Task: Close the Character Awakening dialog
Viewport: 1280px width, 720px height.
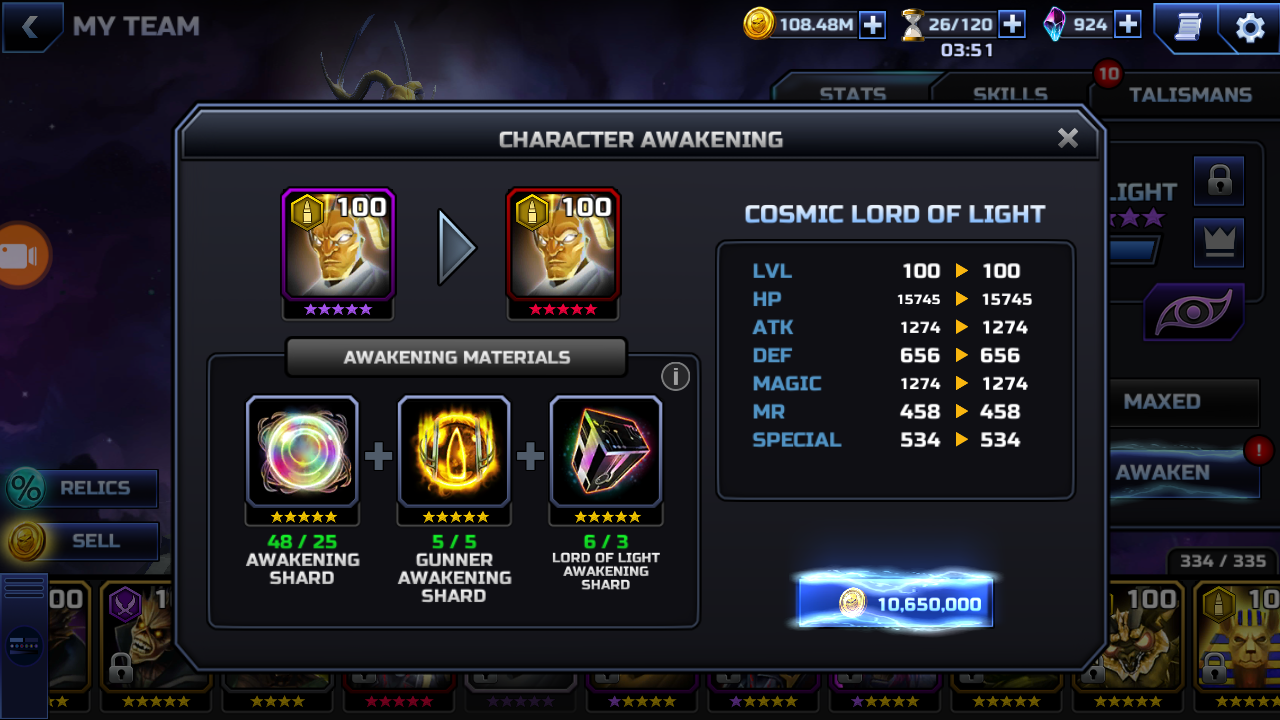Action: tap(1068, 138)
